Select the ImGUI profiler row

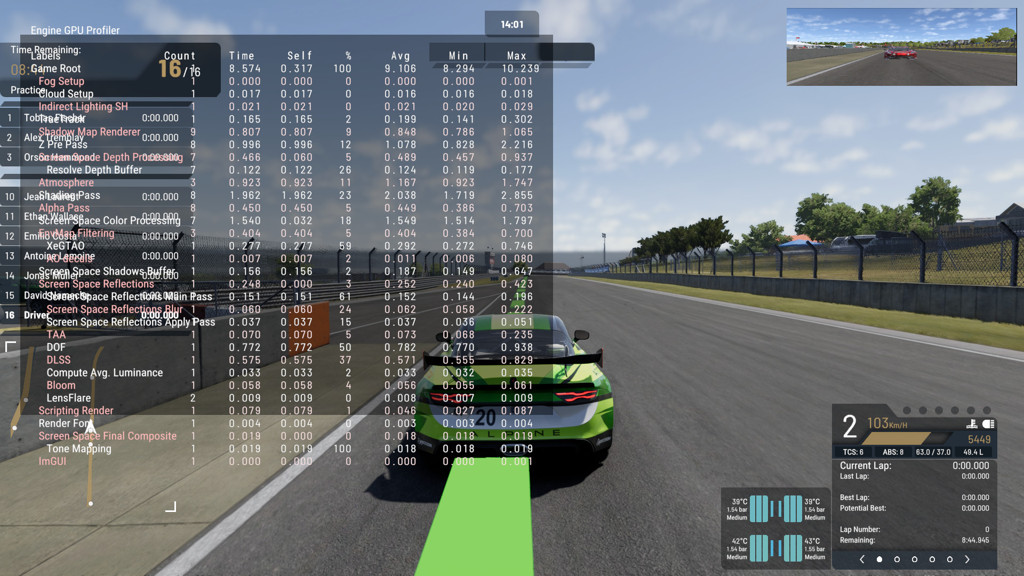coord(52,462)
